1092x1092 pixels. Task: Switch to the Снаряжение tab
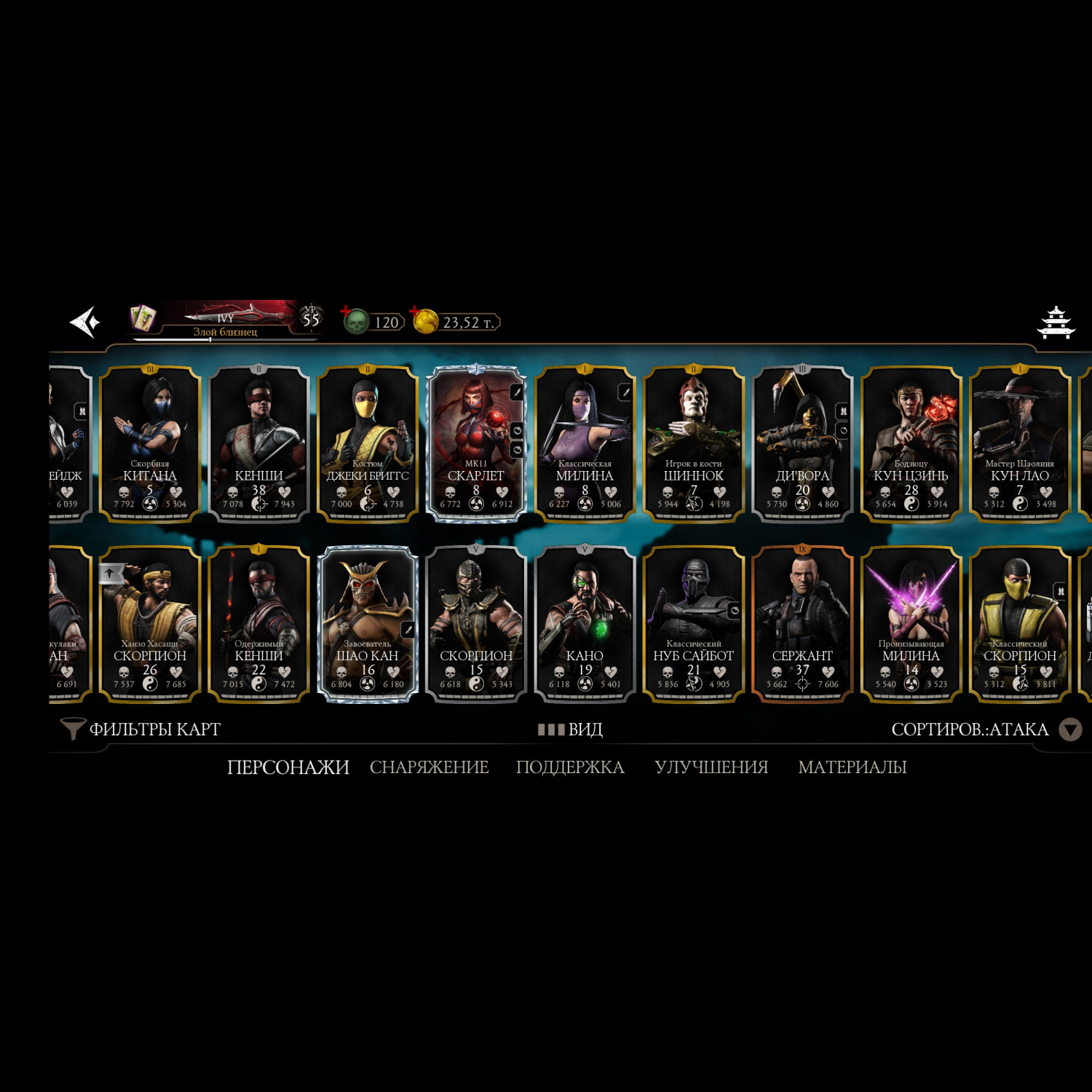click(x=429, y=767)
